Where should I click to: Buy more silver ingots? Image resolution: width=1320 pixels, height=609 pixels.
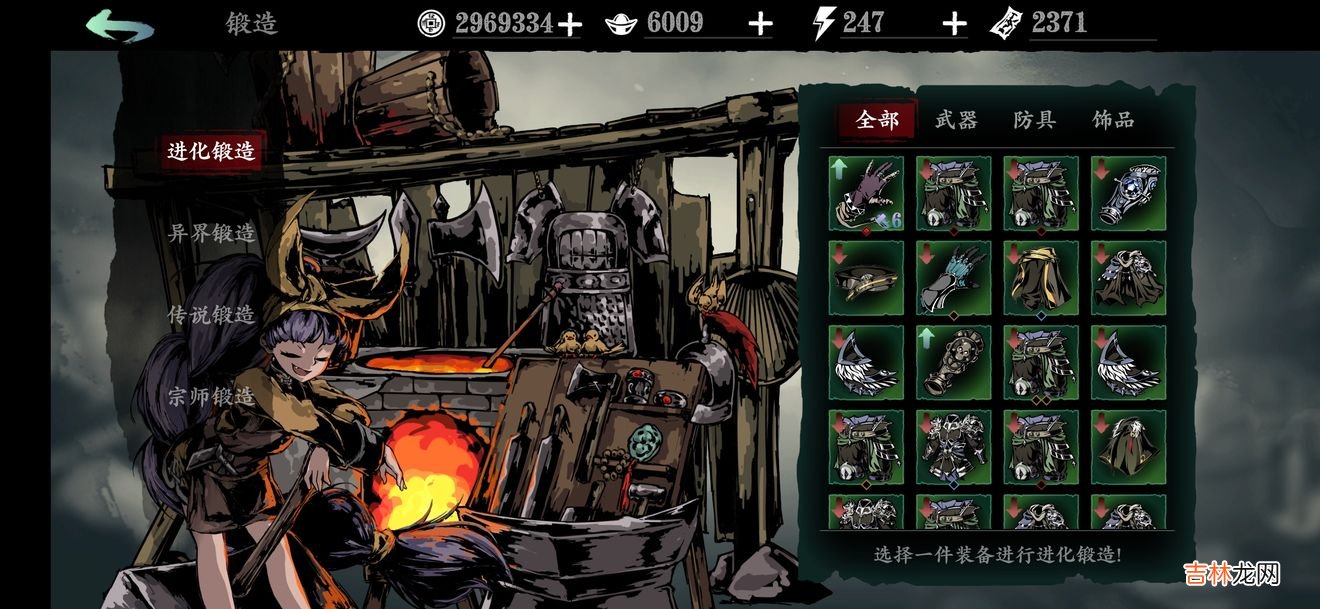pos(761,25)
